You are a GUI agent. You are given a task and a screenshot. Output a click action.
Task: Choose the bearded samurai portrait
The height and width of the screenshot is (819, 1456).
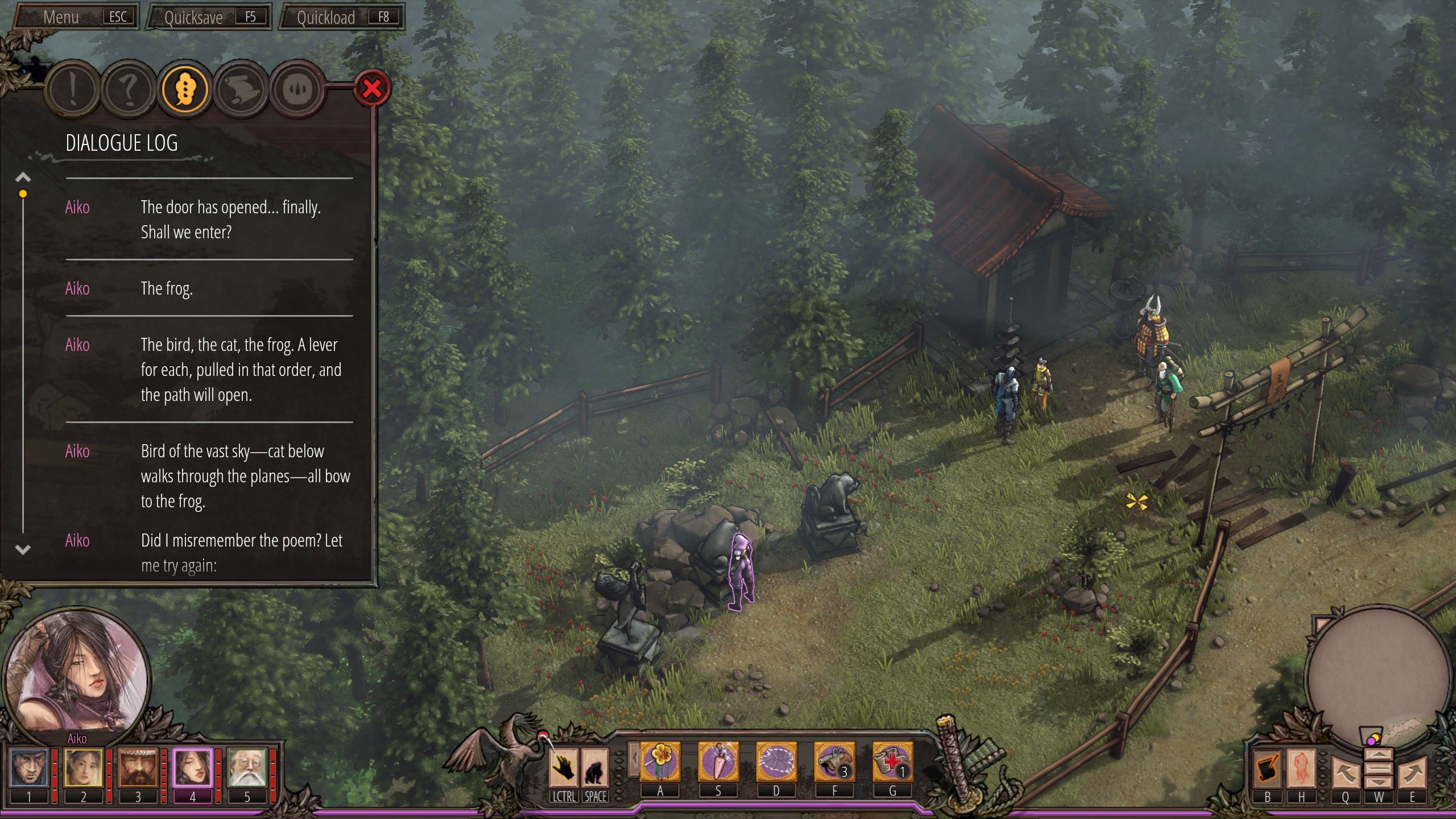[138, 768]
